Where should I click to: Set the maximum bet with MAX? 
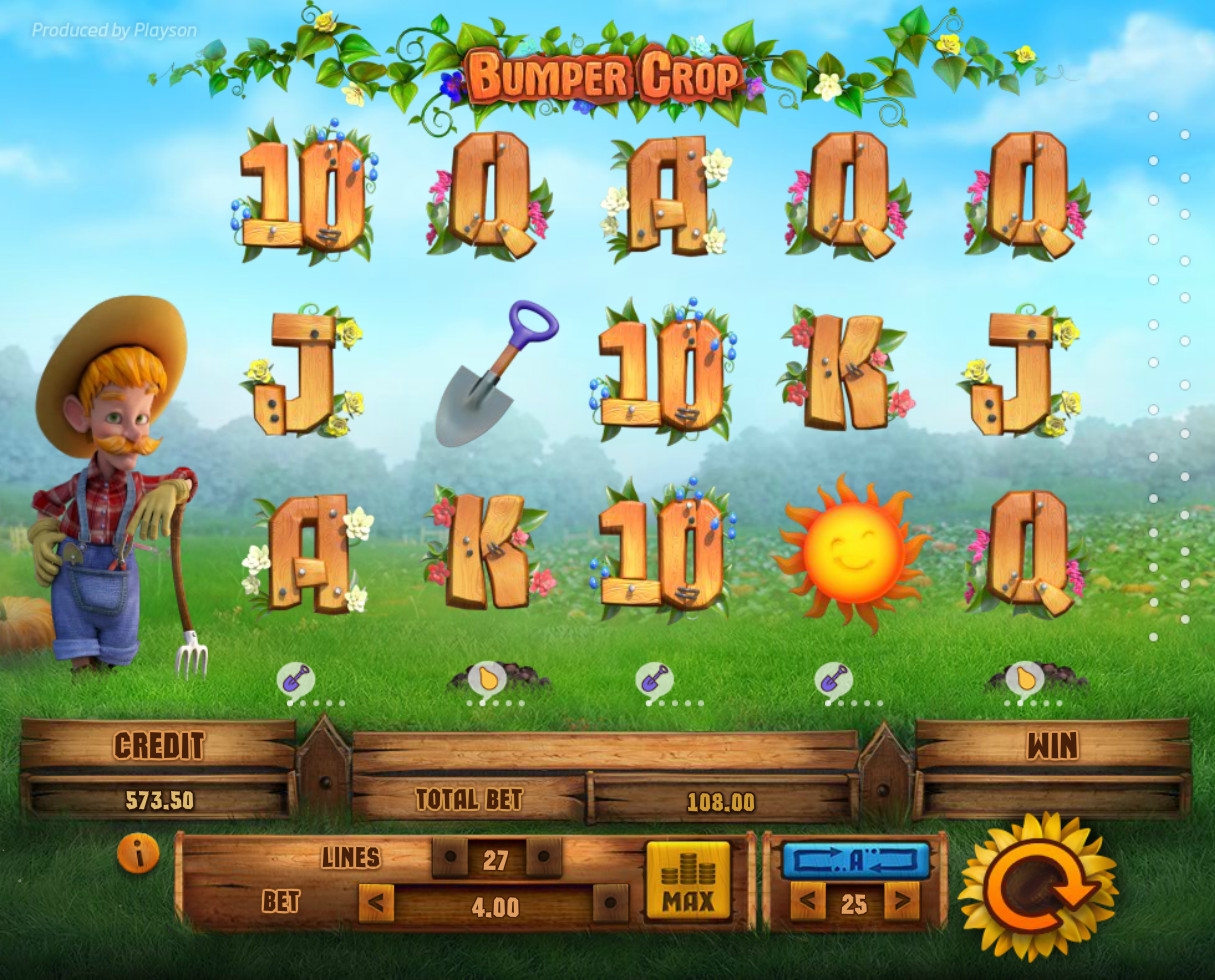pos(687,881)
